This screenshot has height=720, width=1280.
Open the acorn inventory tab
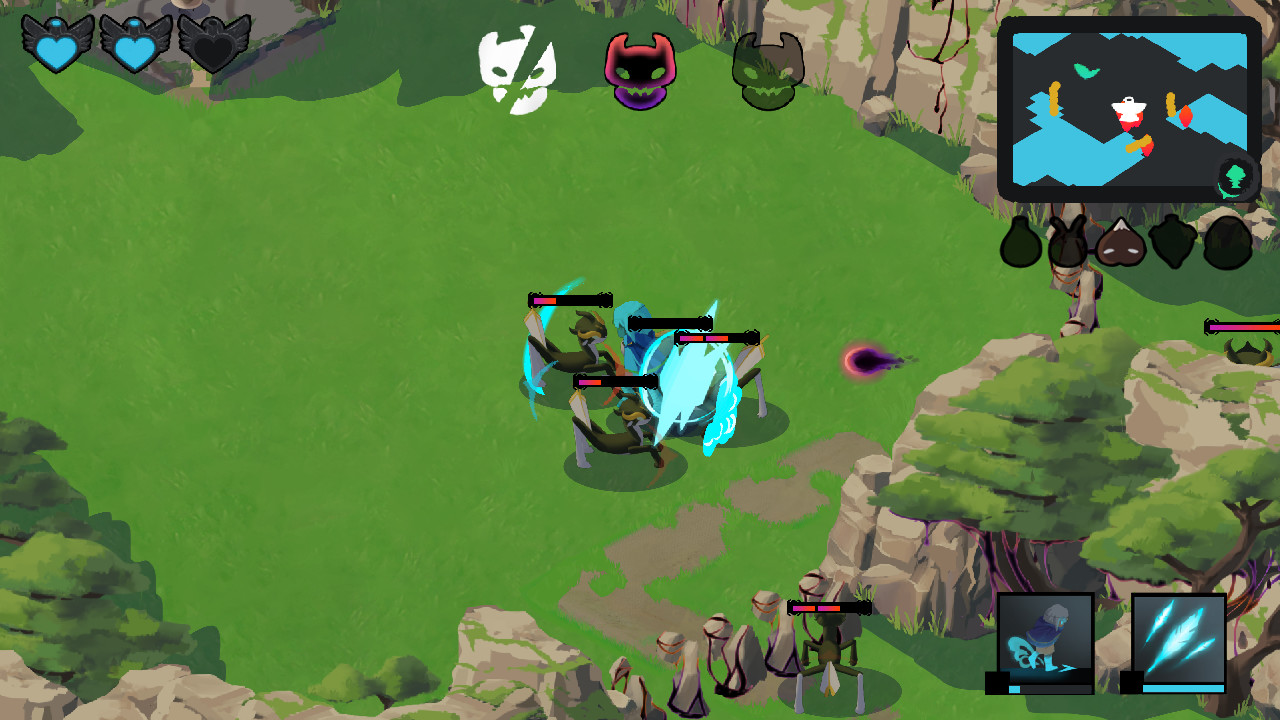click(1171, 243)
